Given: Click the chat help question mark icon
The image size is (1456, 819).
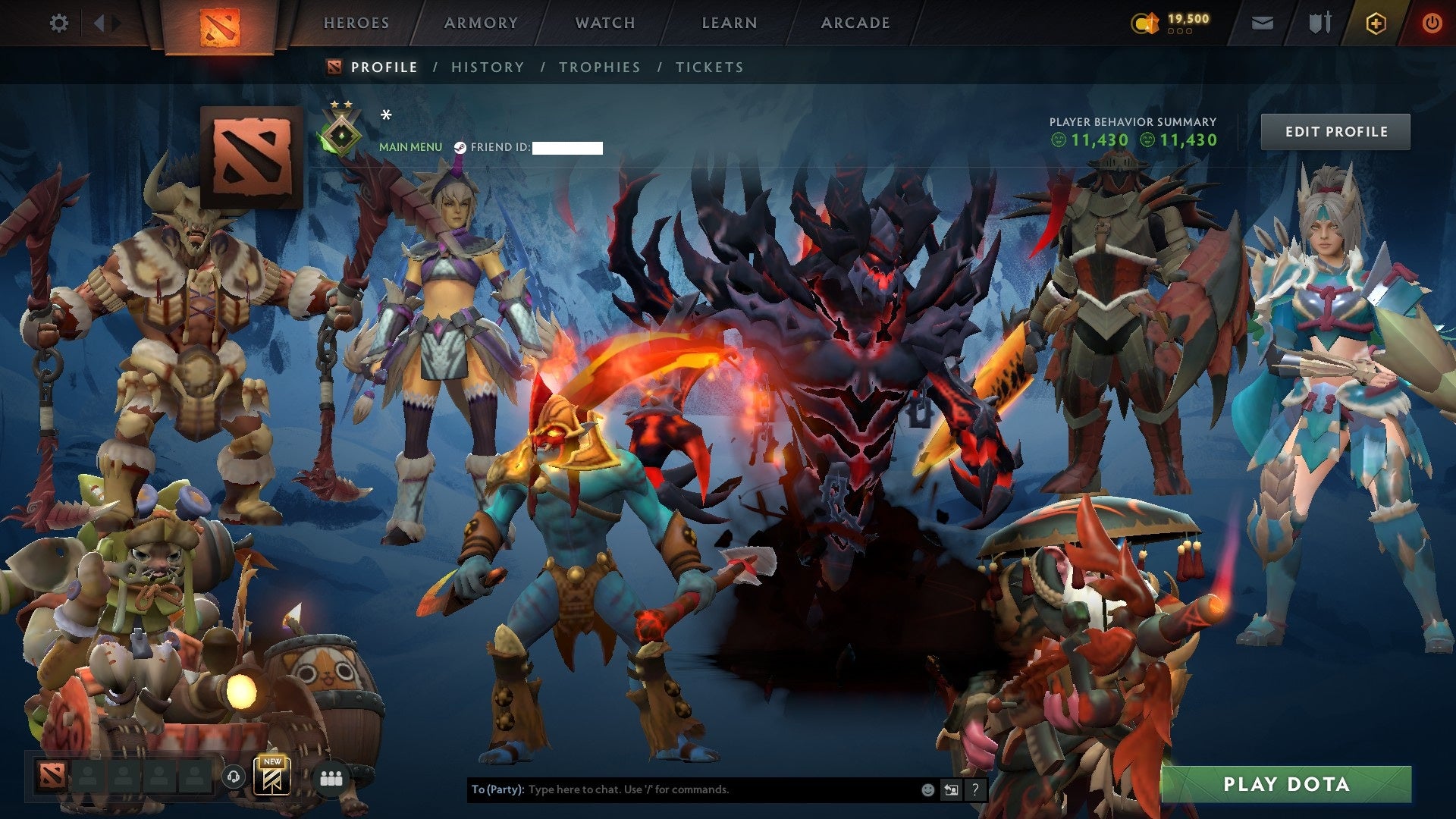Looking at the screenshot, I should (x=975, y=789).
